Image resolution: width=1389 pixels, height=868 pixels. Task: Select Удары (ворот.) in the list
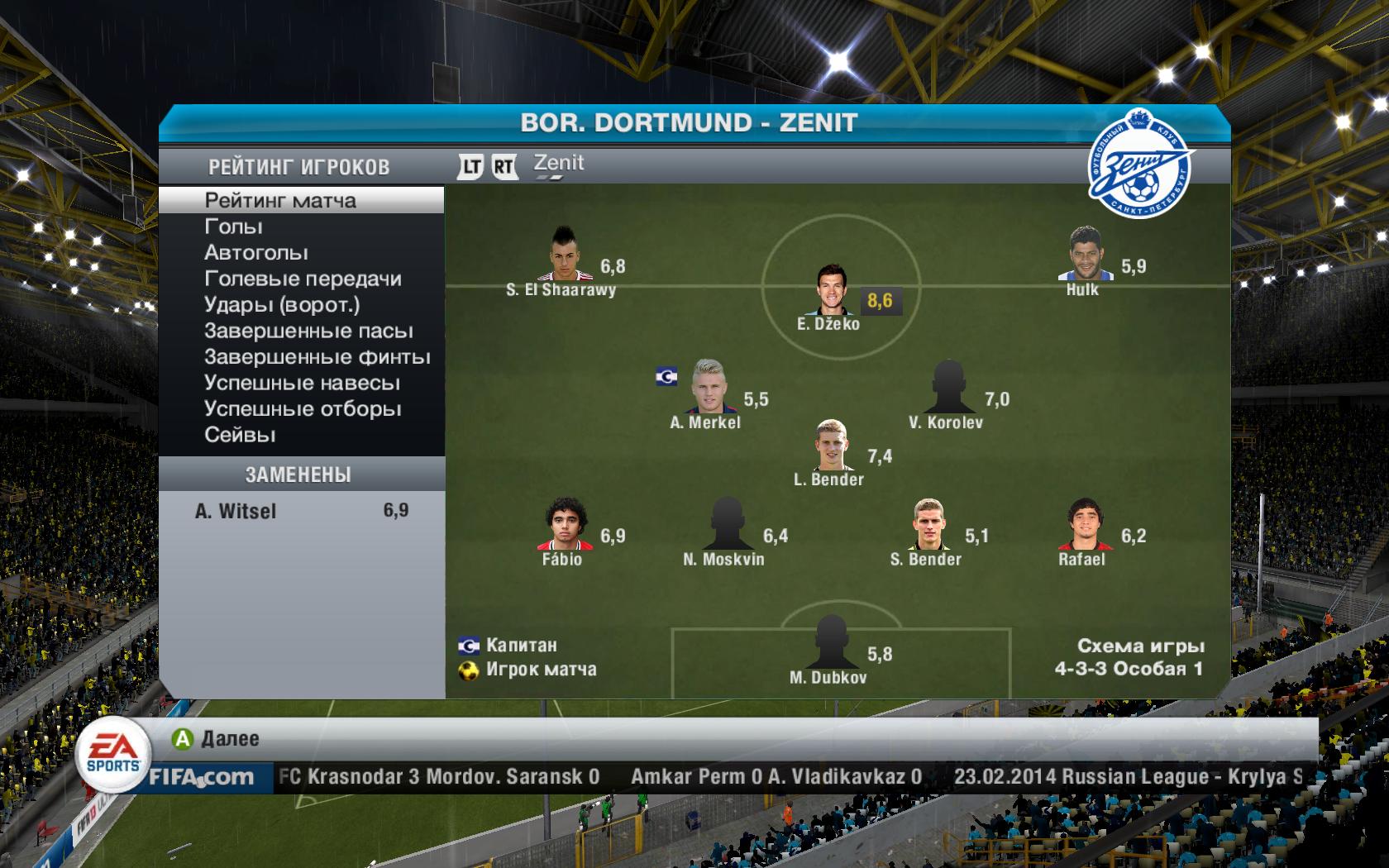[282, 305]
